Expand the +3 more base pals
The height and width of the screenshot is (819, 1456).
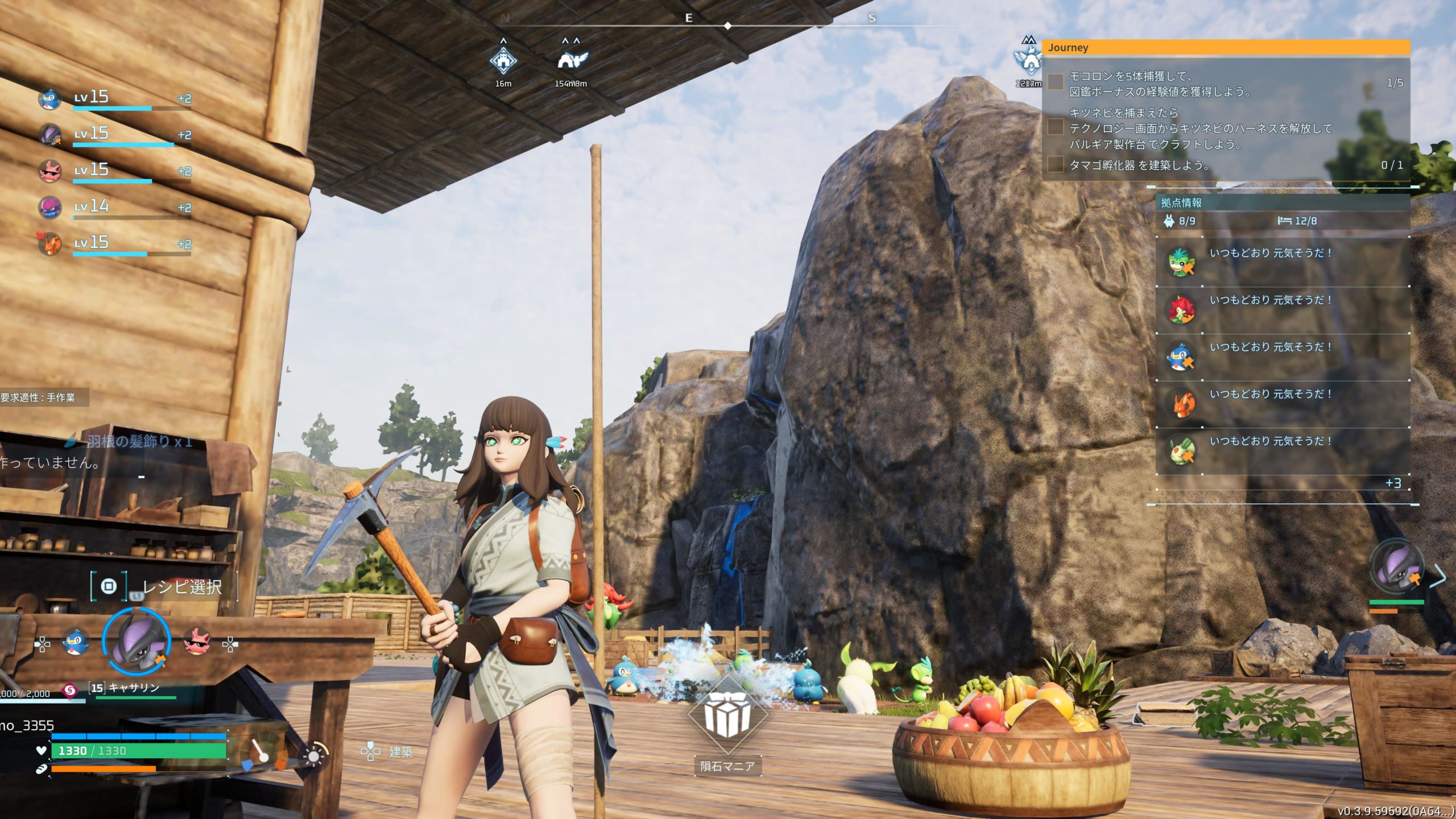click(x=1393, y=483)
